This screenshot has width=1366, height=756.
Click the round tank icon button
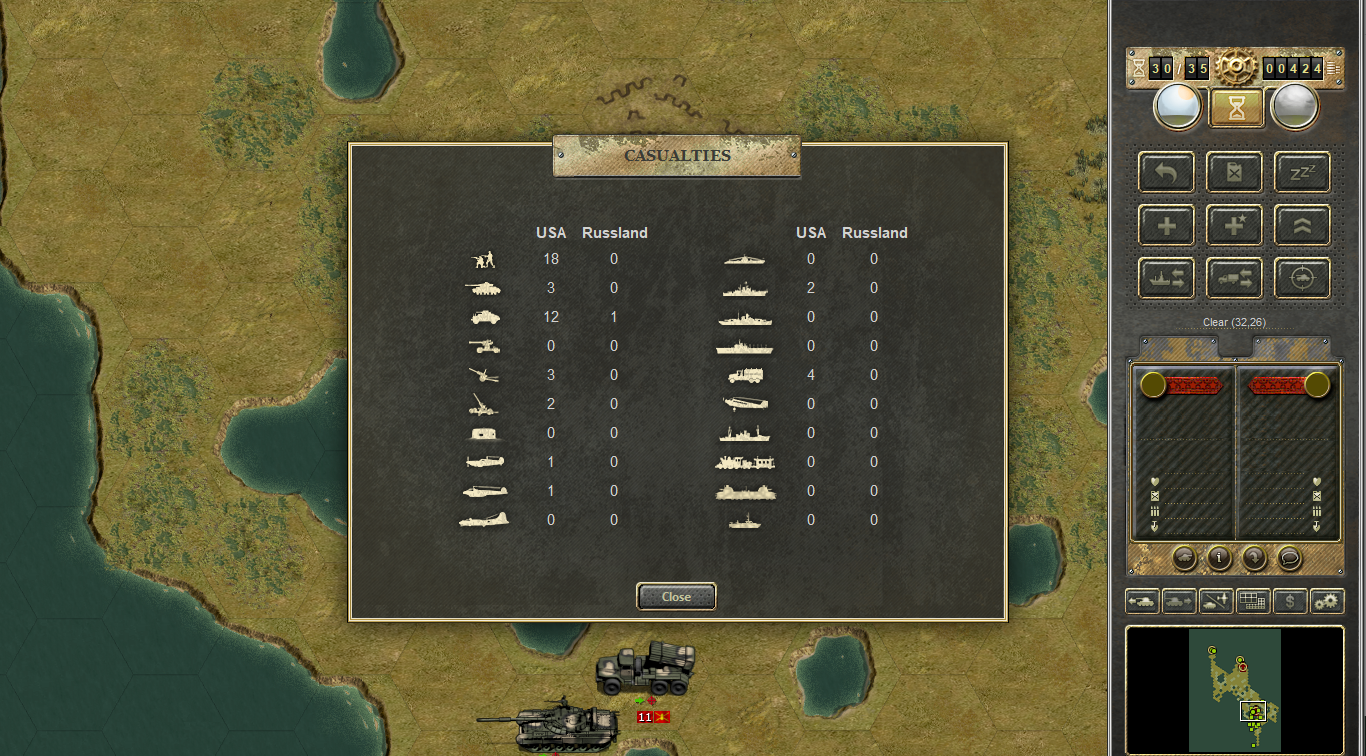[x=1184, y=558]
